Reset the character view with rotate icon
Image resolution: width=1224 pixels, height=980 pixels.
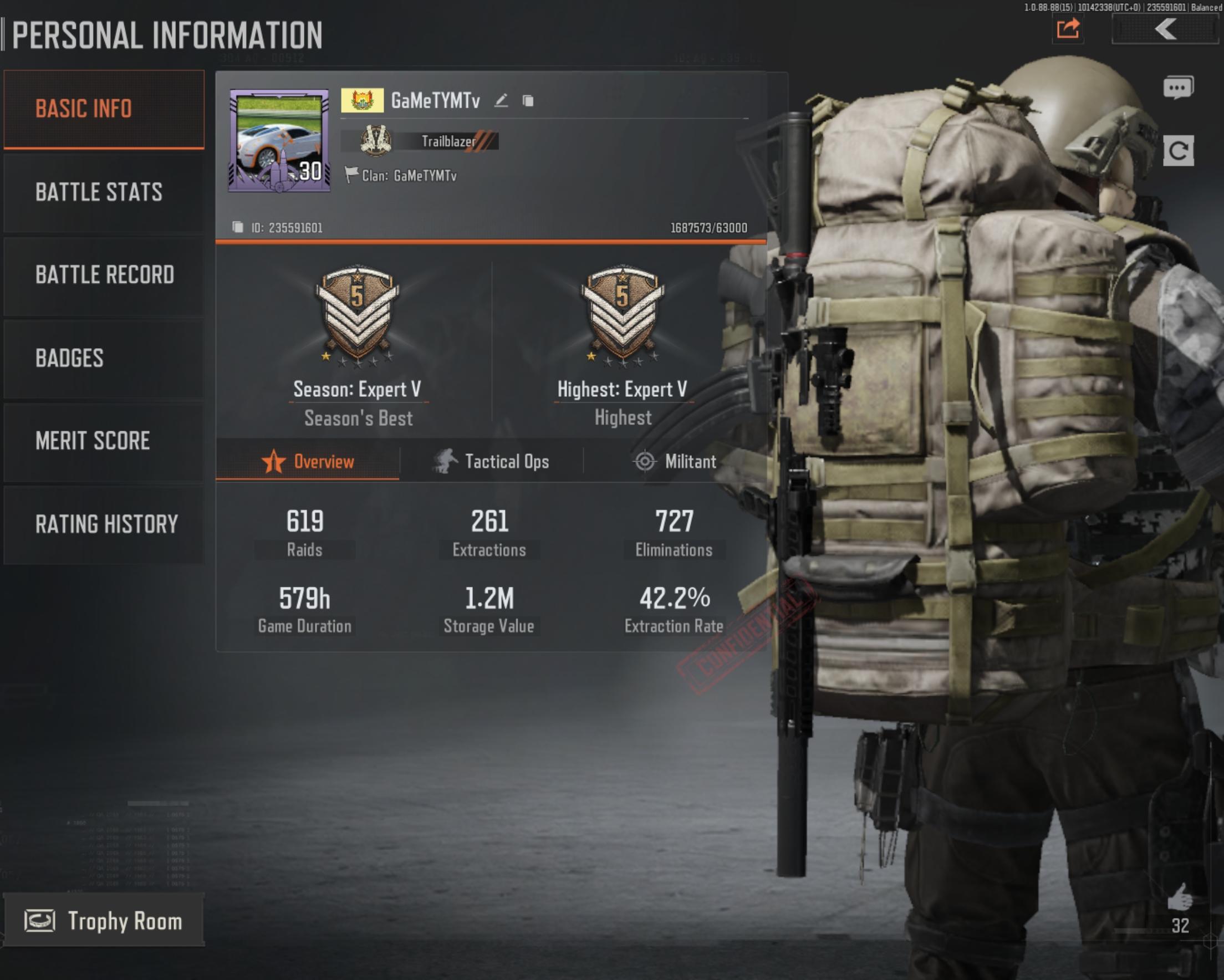1178,151
